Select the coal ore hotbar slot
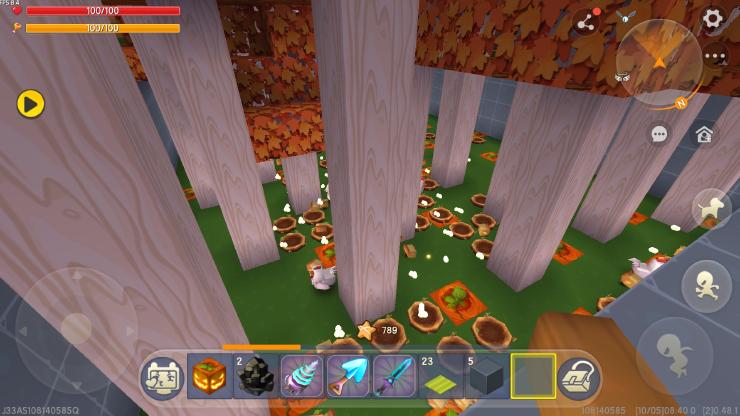Viewport: 740px width, 416px height. [255, 377]
